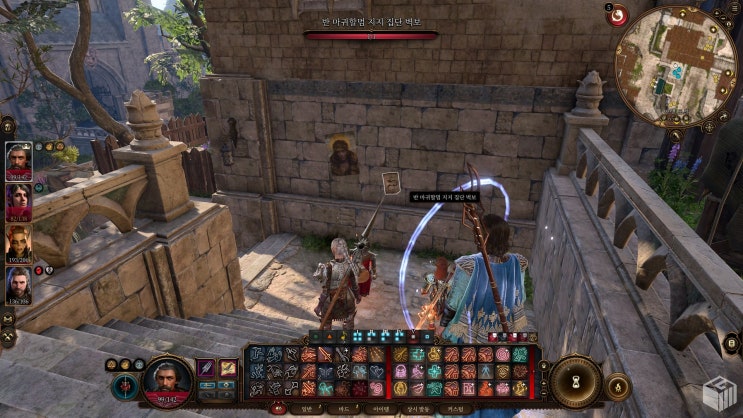Switch to the 아이템 hotbar tab
The height and width of the screenshot is (418, 743).
(x=381, y=408)
